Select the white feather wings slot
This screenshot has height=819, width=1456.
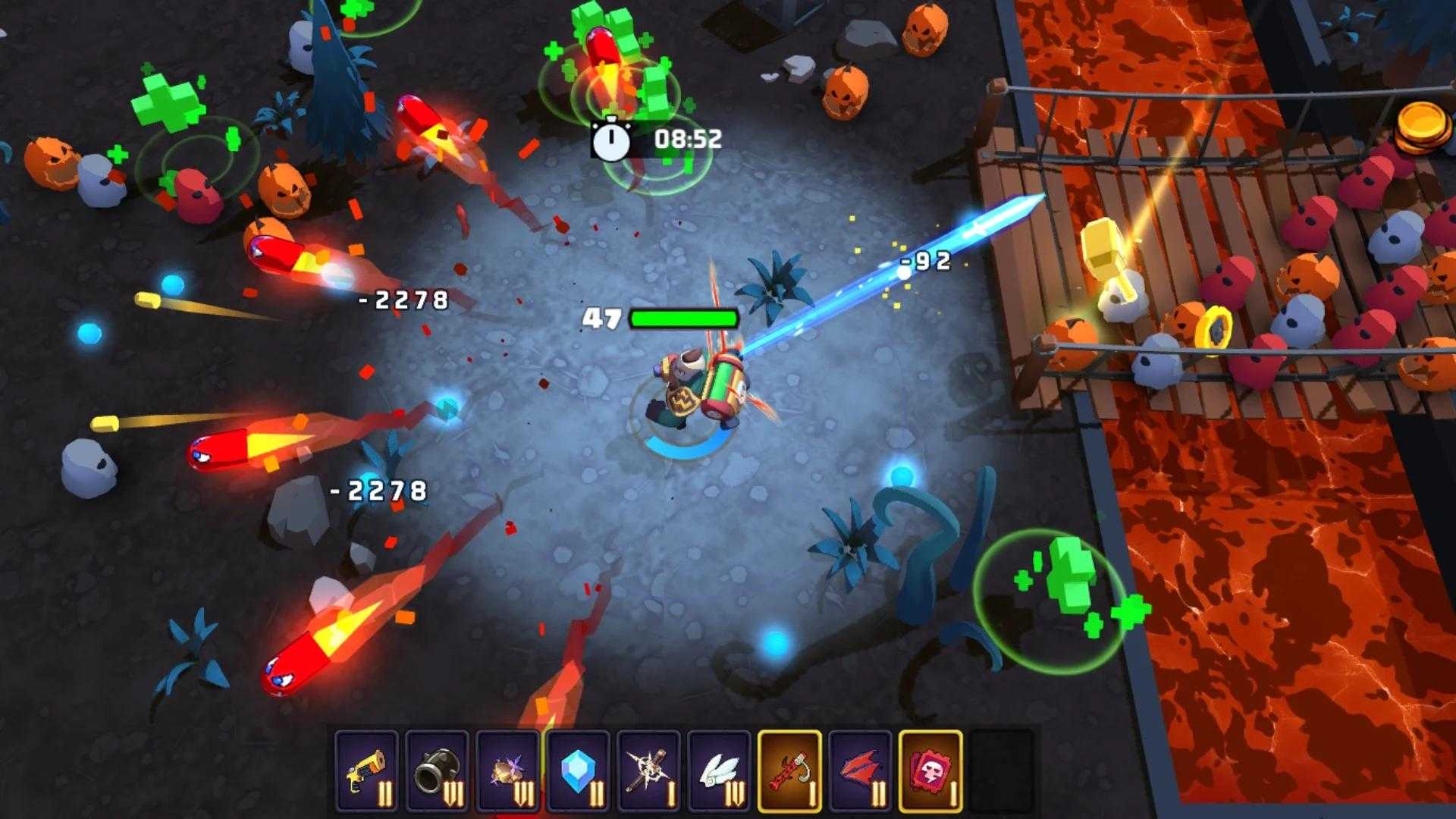tap(720, 771)
